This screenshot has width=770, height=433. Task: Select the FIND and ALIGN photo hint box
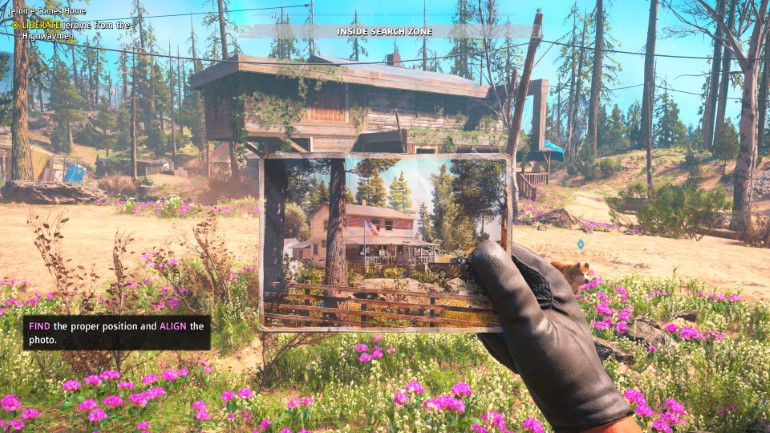116,333
